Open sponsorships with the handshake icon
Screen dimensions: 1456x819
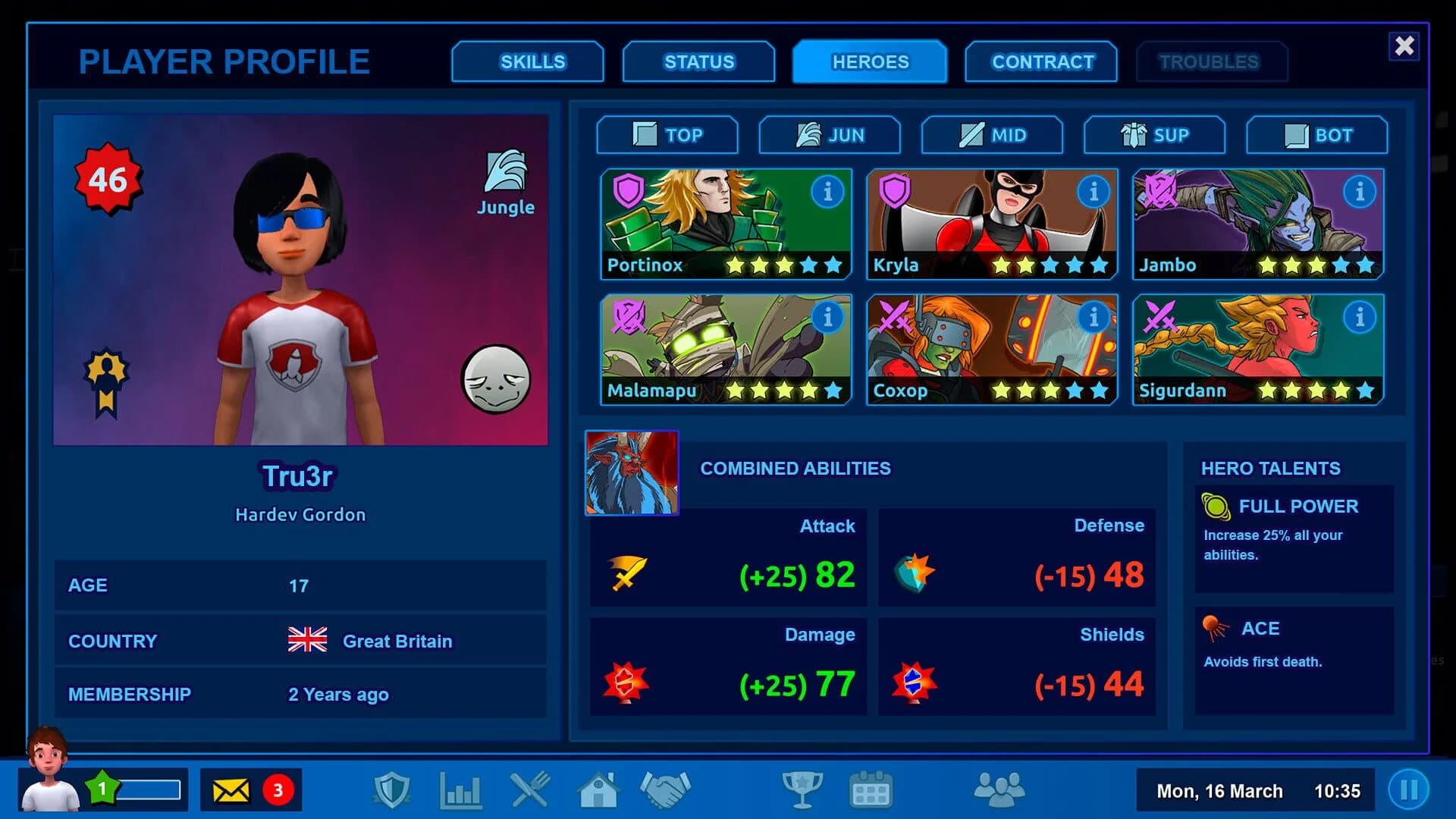coord(666,790)
